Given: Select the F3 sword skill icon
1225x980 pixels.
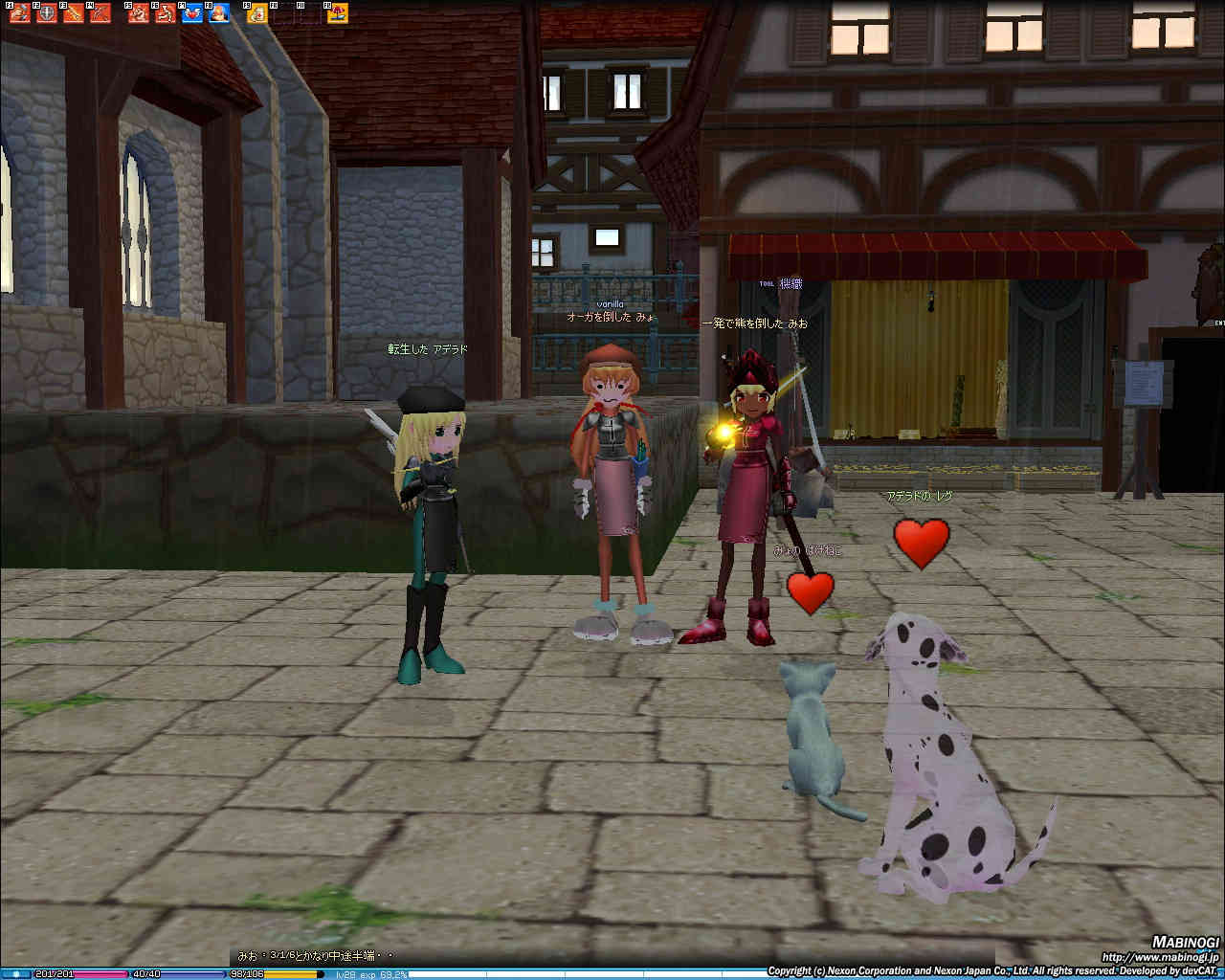Looking at the screenshot, I should (x=72, y=13).
